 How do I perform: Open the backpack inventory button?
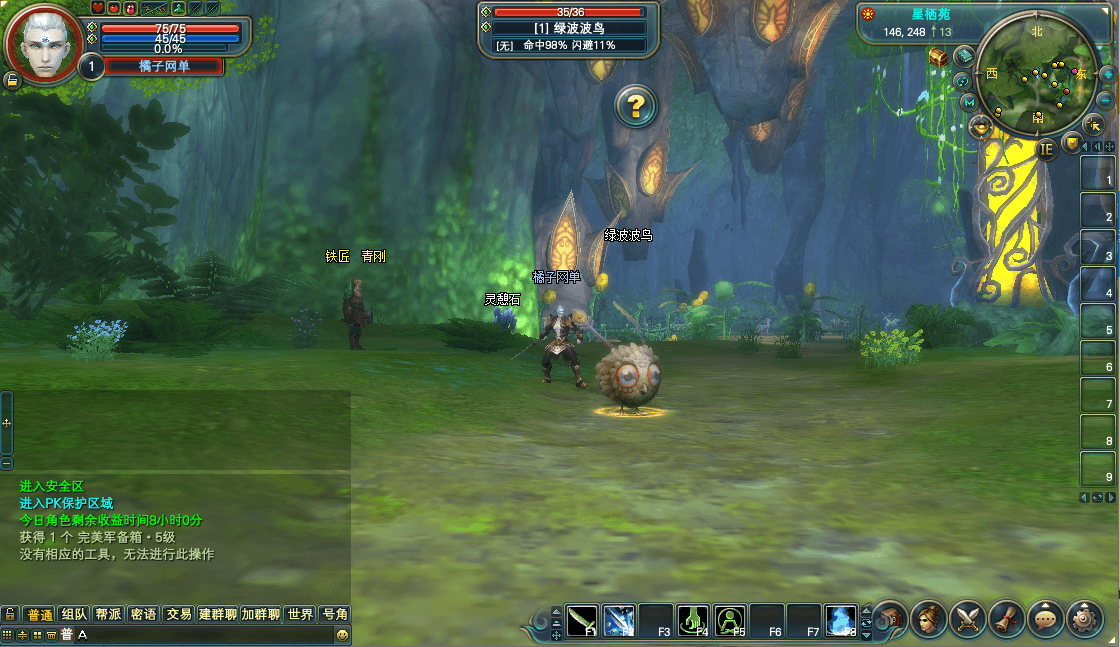[x=890, y=620]
